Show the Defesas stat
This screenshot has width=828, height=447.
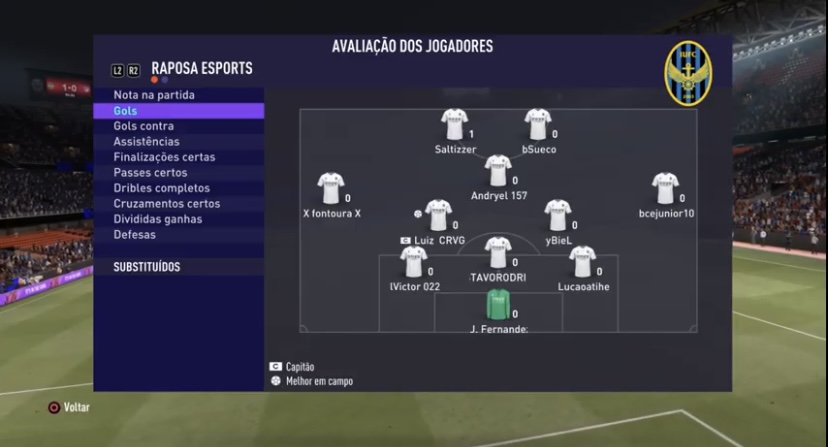[x=135, y=235]
